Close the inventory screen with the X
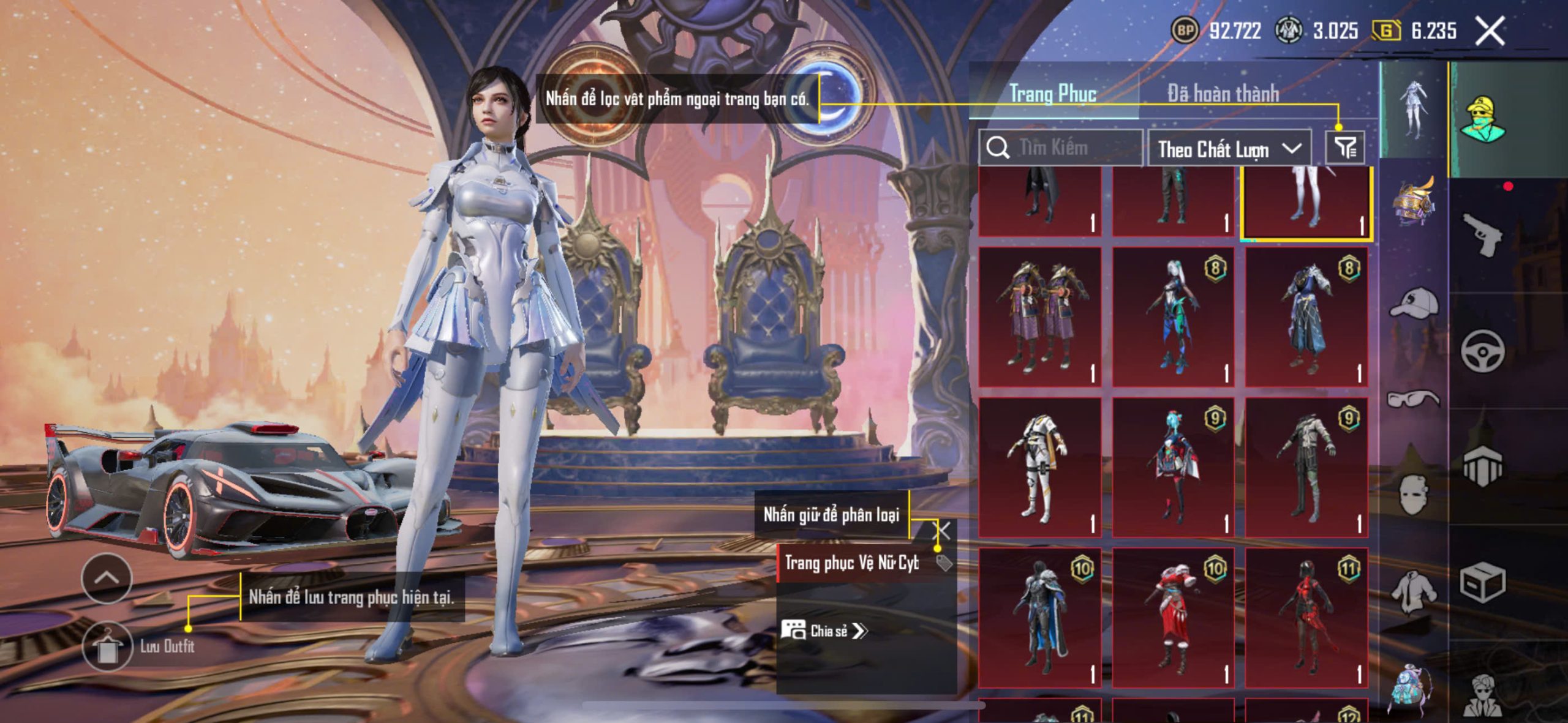The width and height of the screenshot is (1568, 723). pos(1489,31)
